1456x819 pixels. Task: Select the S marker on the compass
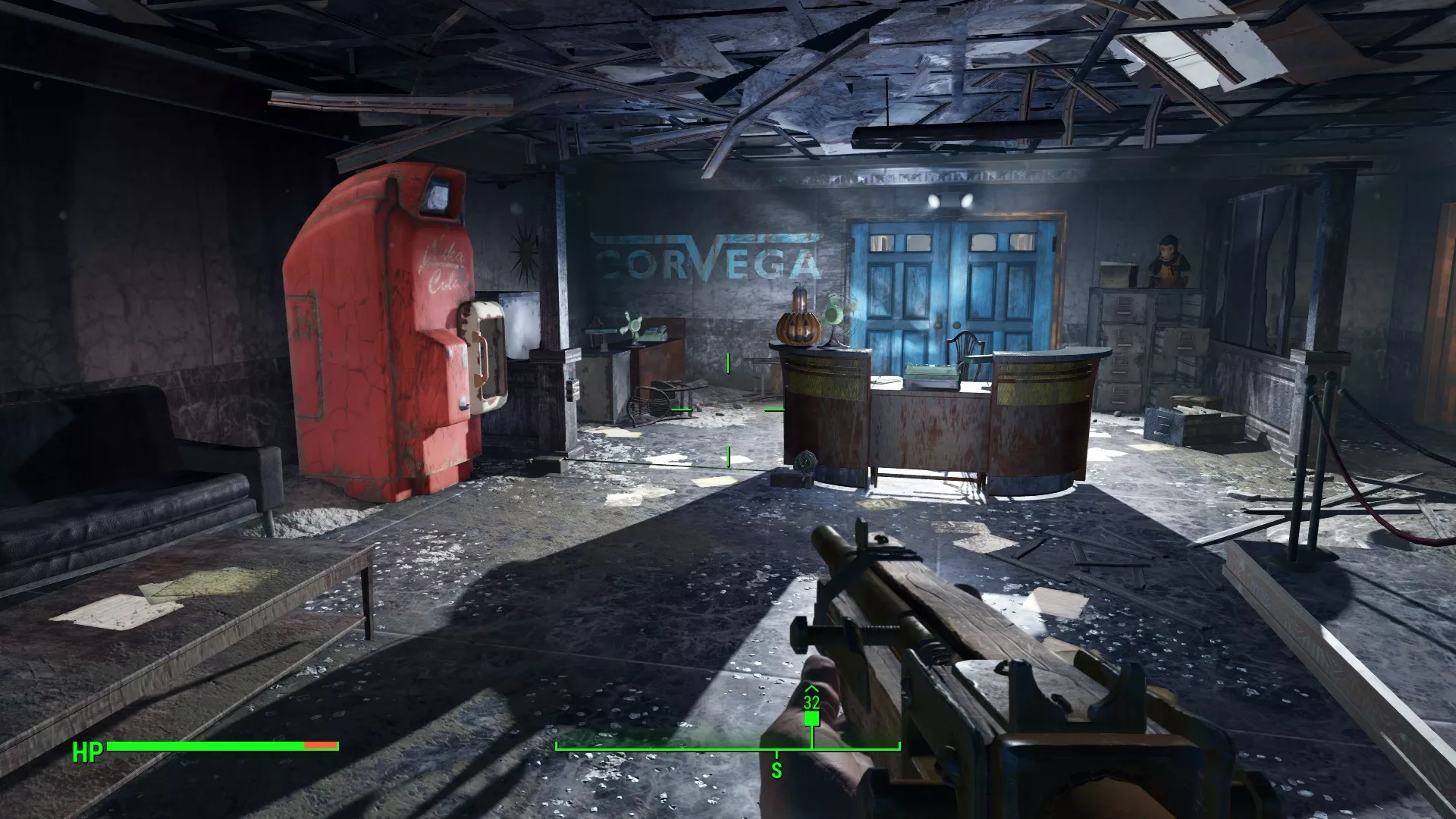click(x=776, y=767)
